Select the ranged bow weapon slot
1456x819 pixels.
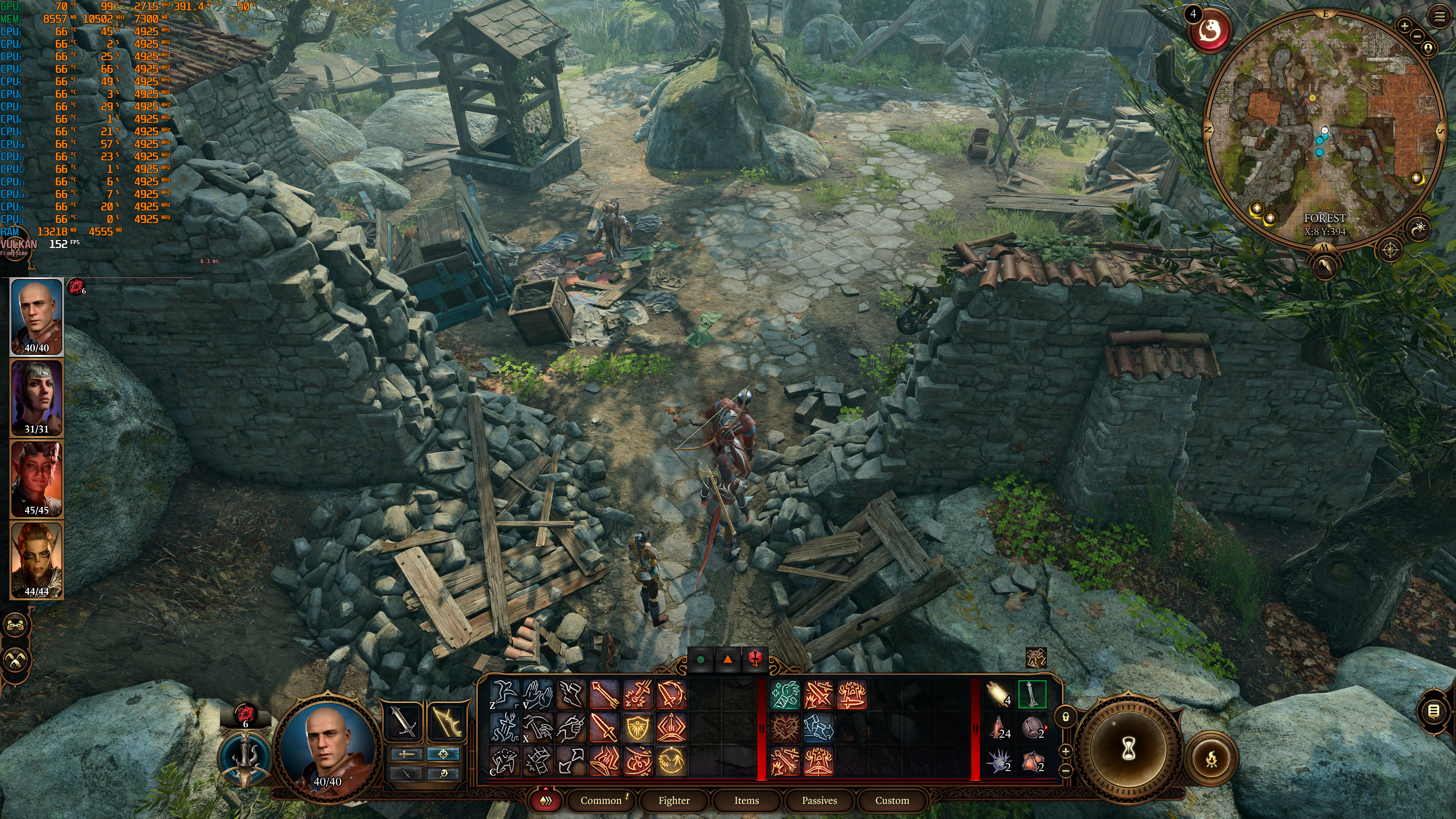click(447, 721)
